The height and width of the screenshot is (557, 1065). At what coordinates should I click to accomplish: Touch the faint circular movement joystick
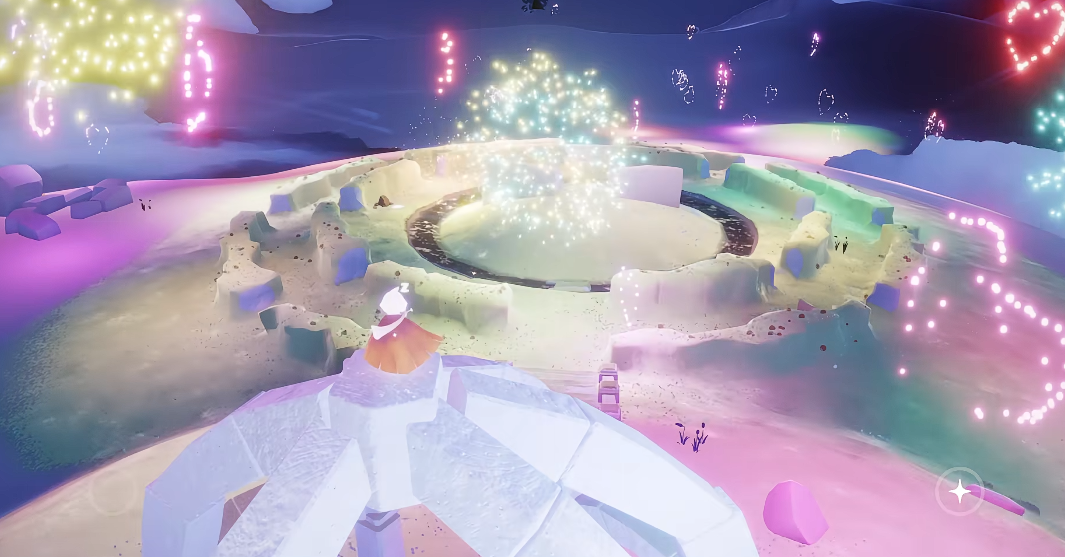tap(112, 491)
